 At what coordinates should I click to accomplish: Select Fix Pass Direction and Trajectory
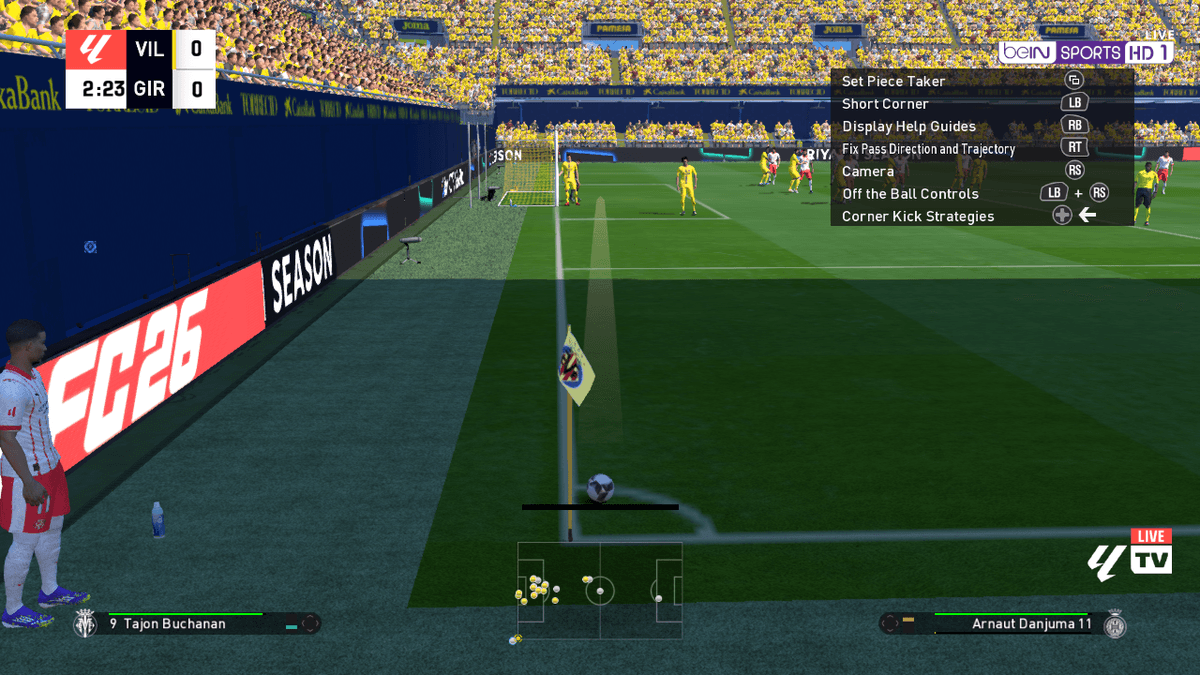coord(928,149)
